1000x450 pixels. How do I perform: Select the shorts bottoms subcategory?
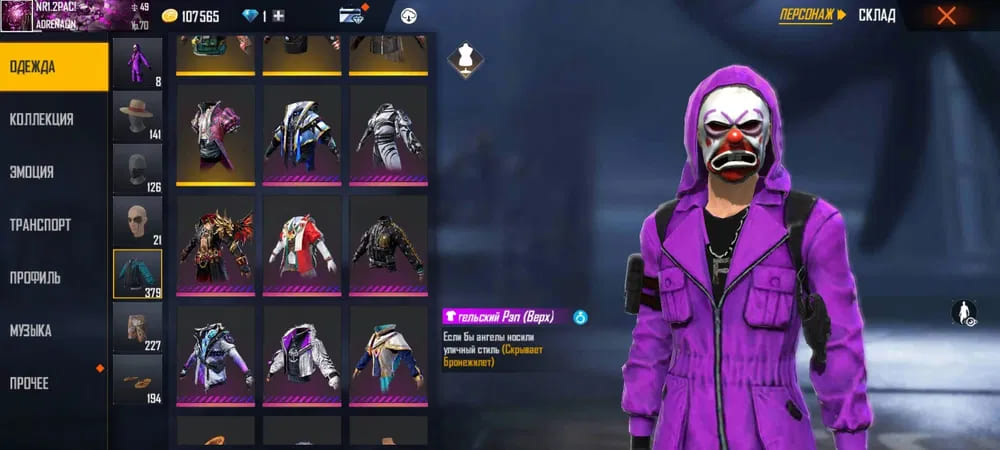coord(137,326)
